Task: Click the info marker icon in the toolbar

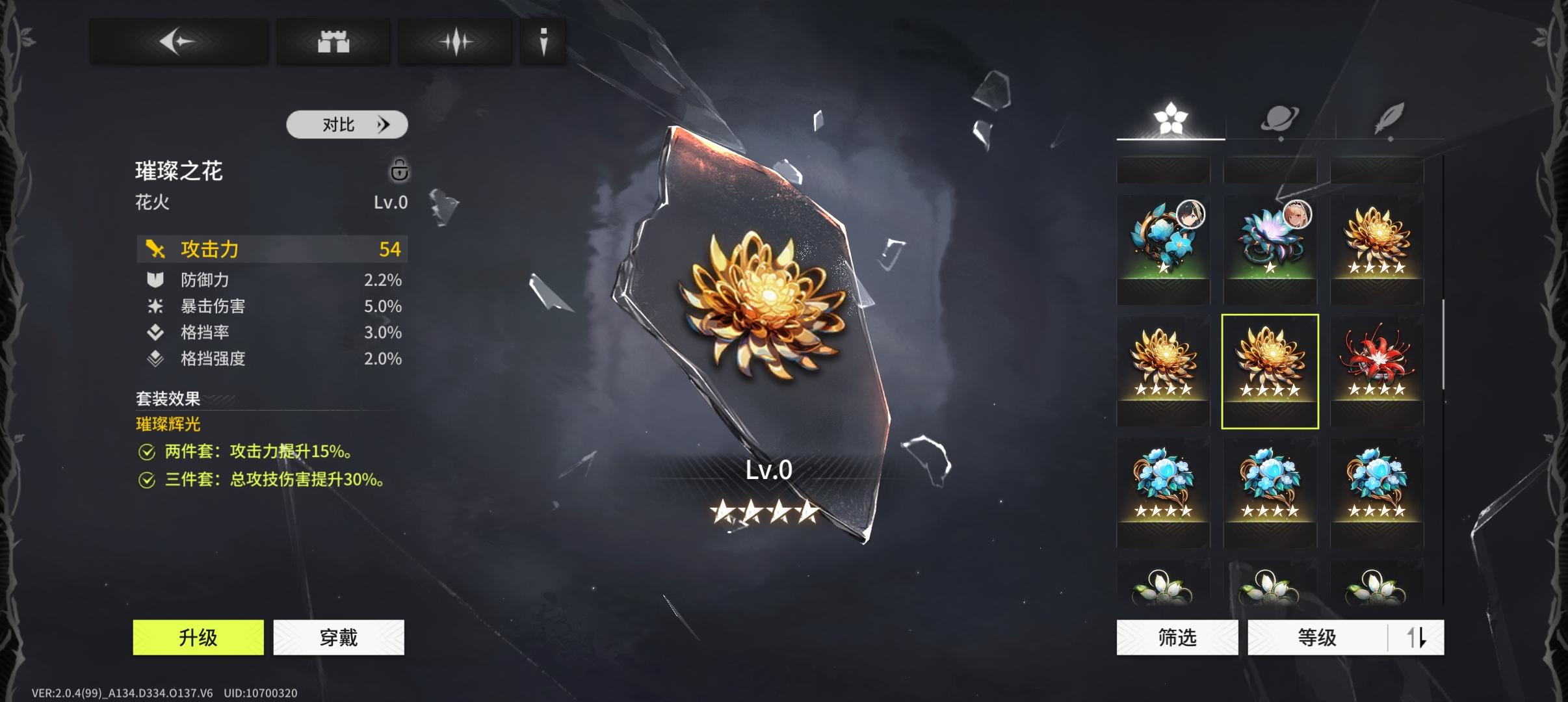Action: point(543,41)
